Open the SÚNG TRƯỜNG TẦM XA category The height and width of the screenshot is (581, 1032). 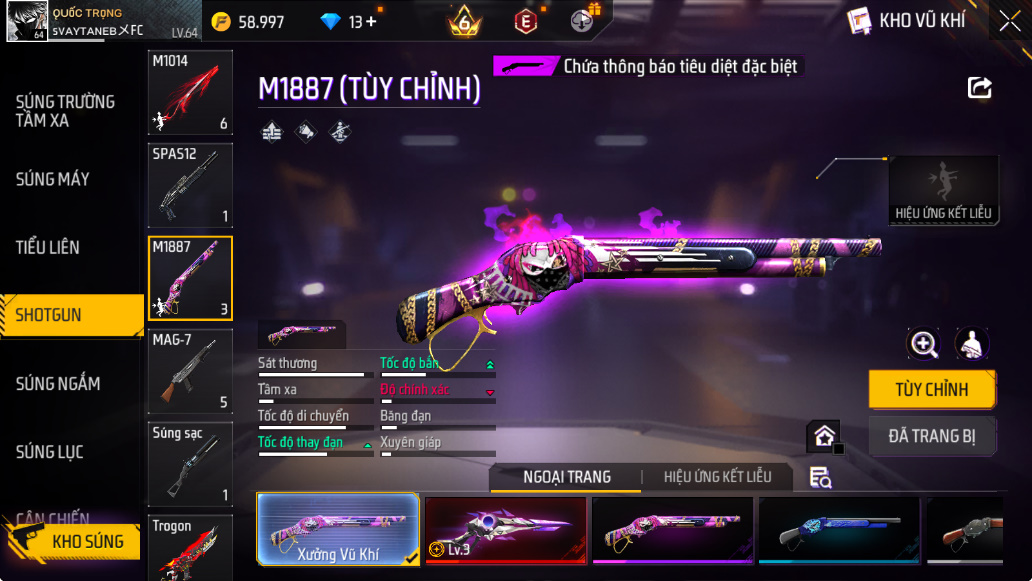tap(65, 111)
